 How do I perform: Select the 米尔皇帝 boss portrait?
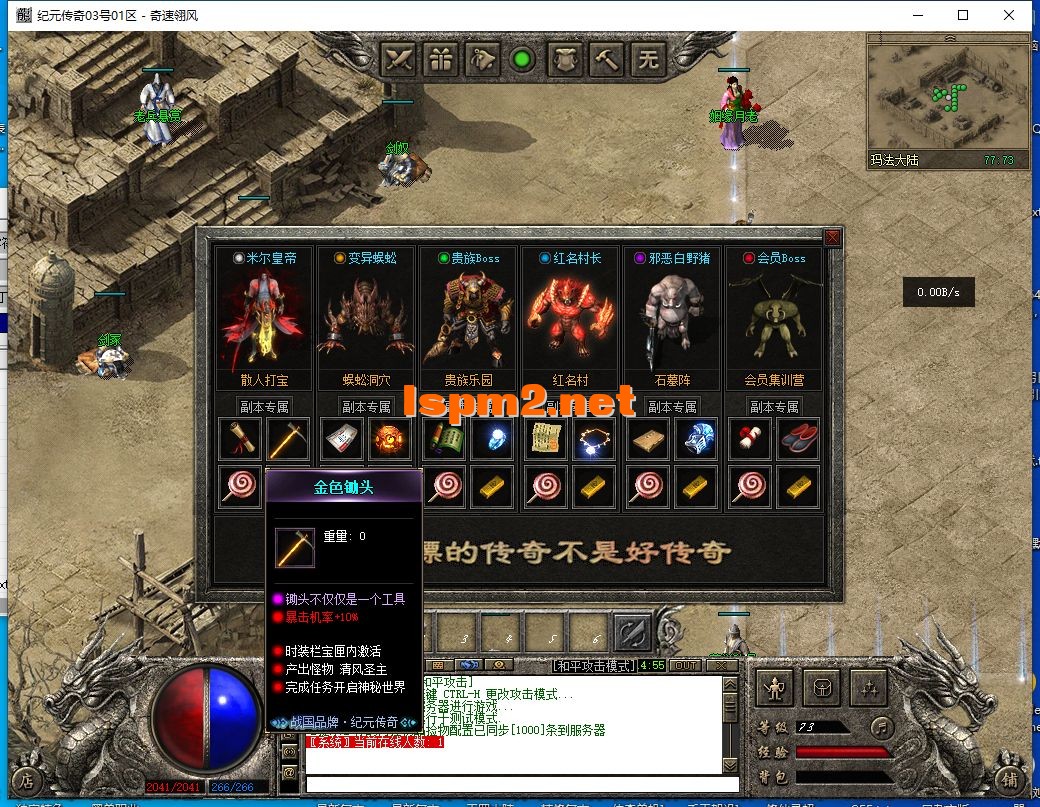tap(264, 320)
